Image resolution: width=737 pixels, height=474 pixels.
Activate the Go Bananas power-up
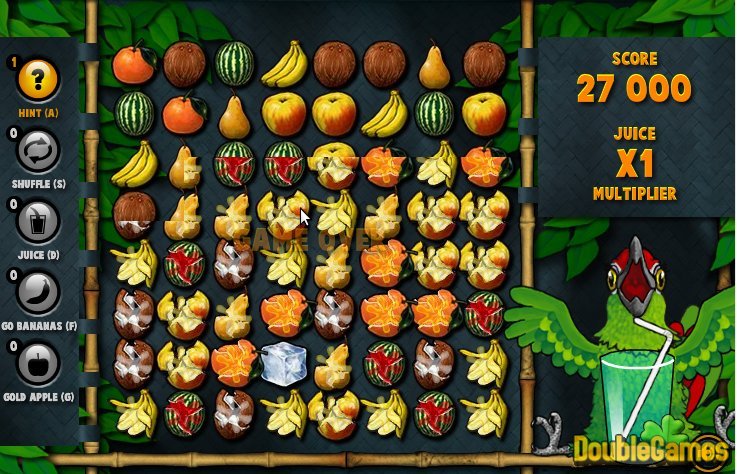tap(39, 293)
